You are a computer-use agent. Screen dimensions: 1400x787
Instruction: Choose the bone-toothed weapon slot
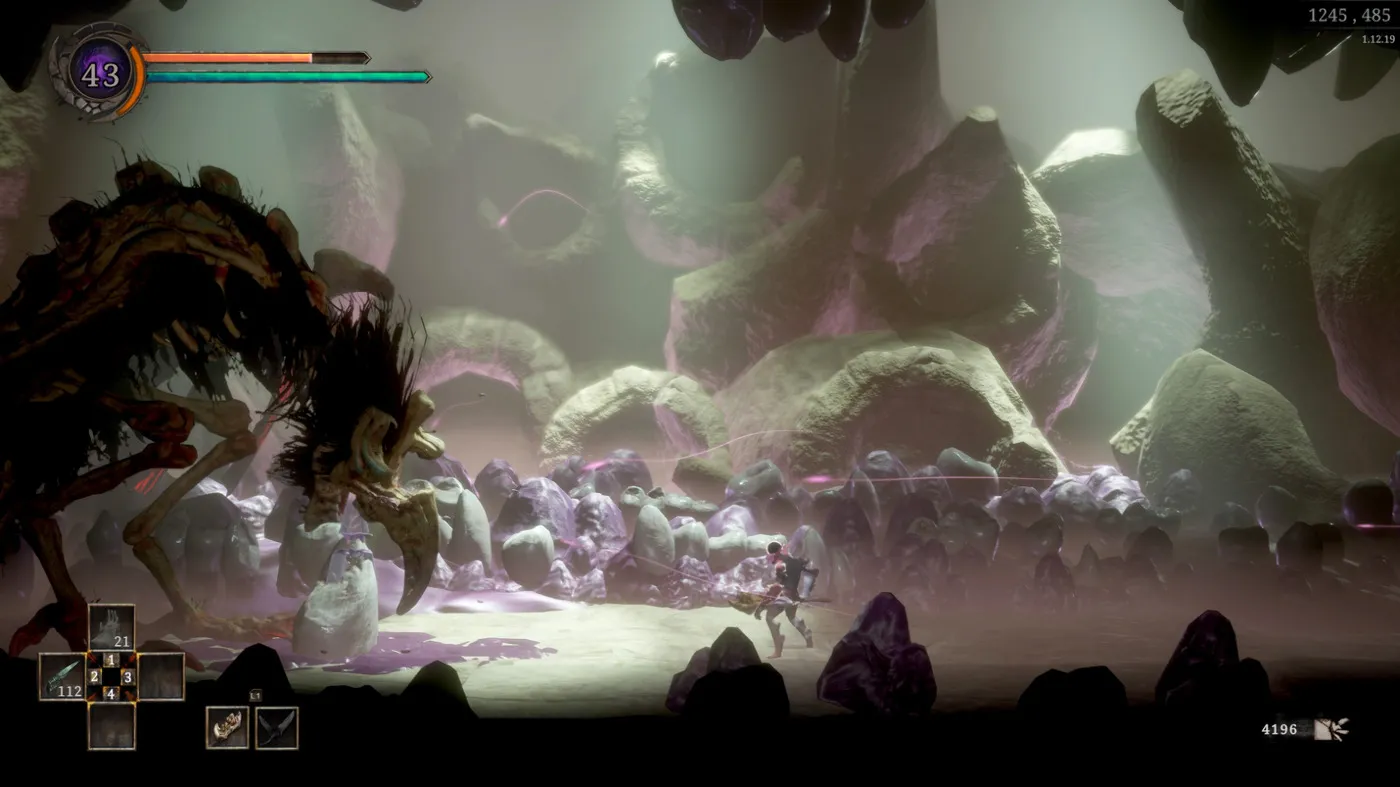[x=227, y=727]
